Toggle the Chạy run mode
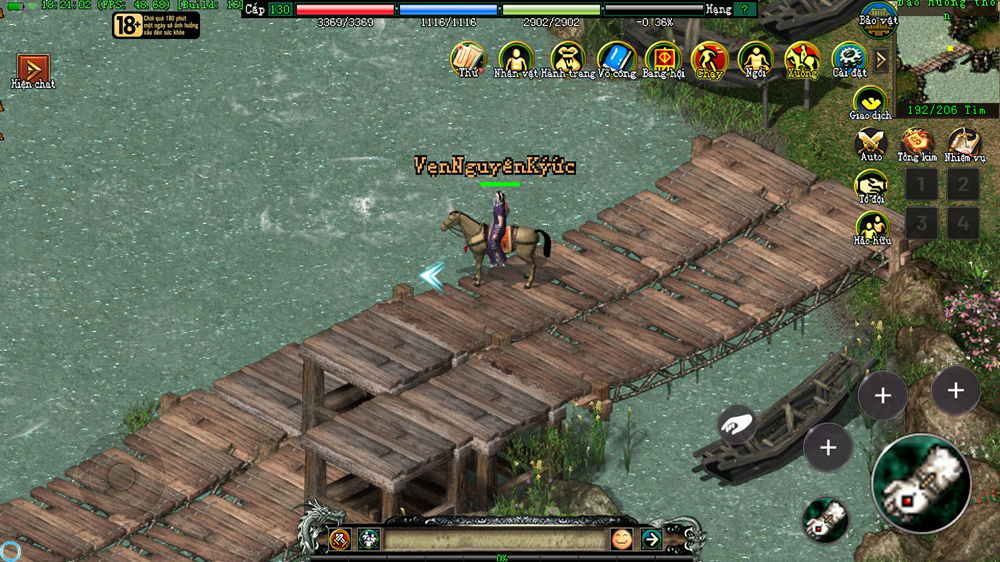1000x562 pixels. [x=709, y=58]
